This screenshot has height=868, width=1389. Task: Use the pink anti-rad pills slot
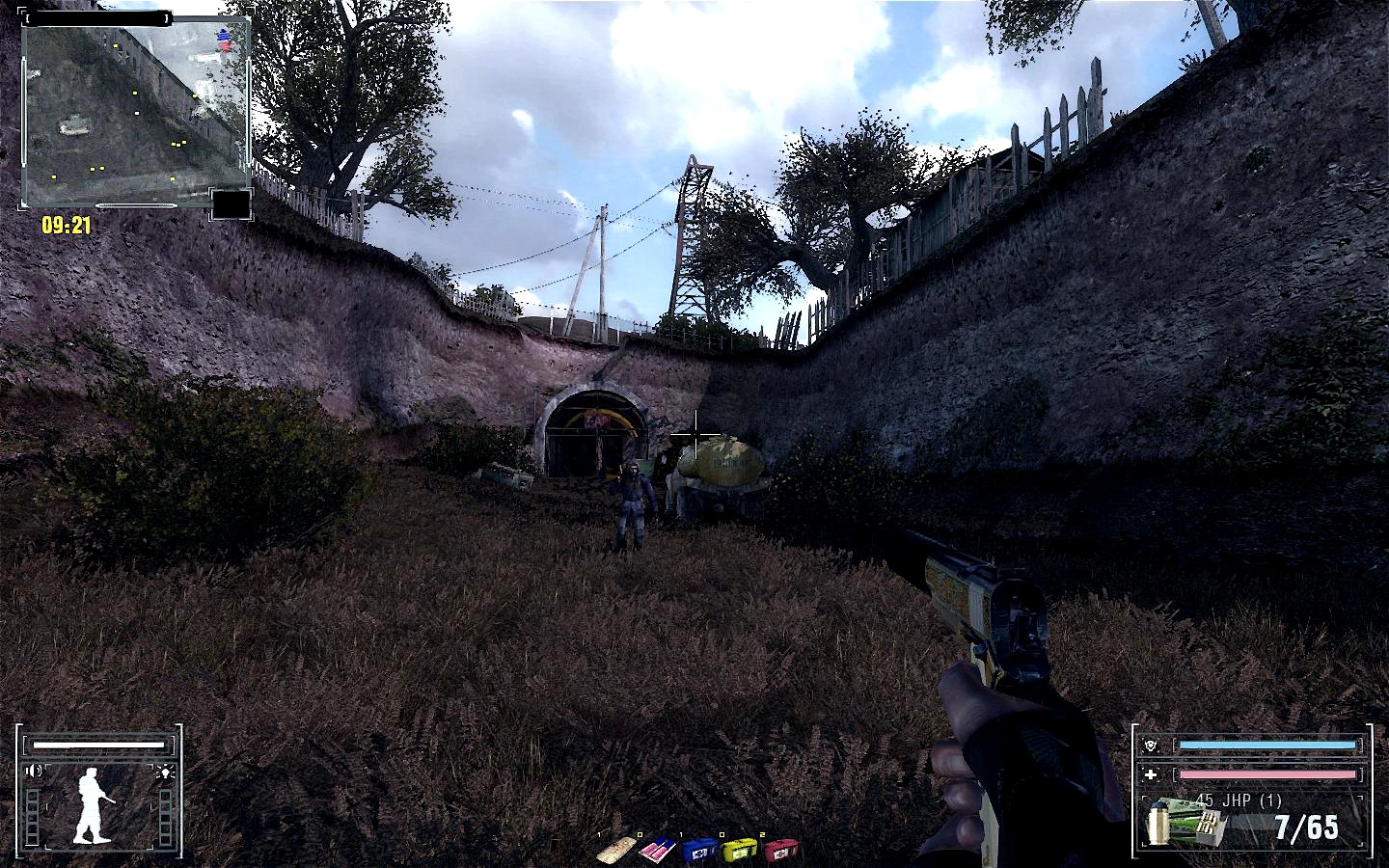(657, 851)
